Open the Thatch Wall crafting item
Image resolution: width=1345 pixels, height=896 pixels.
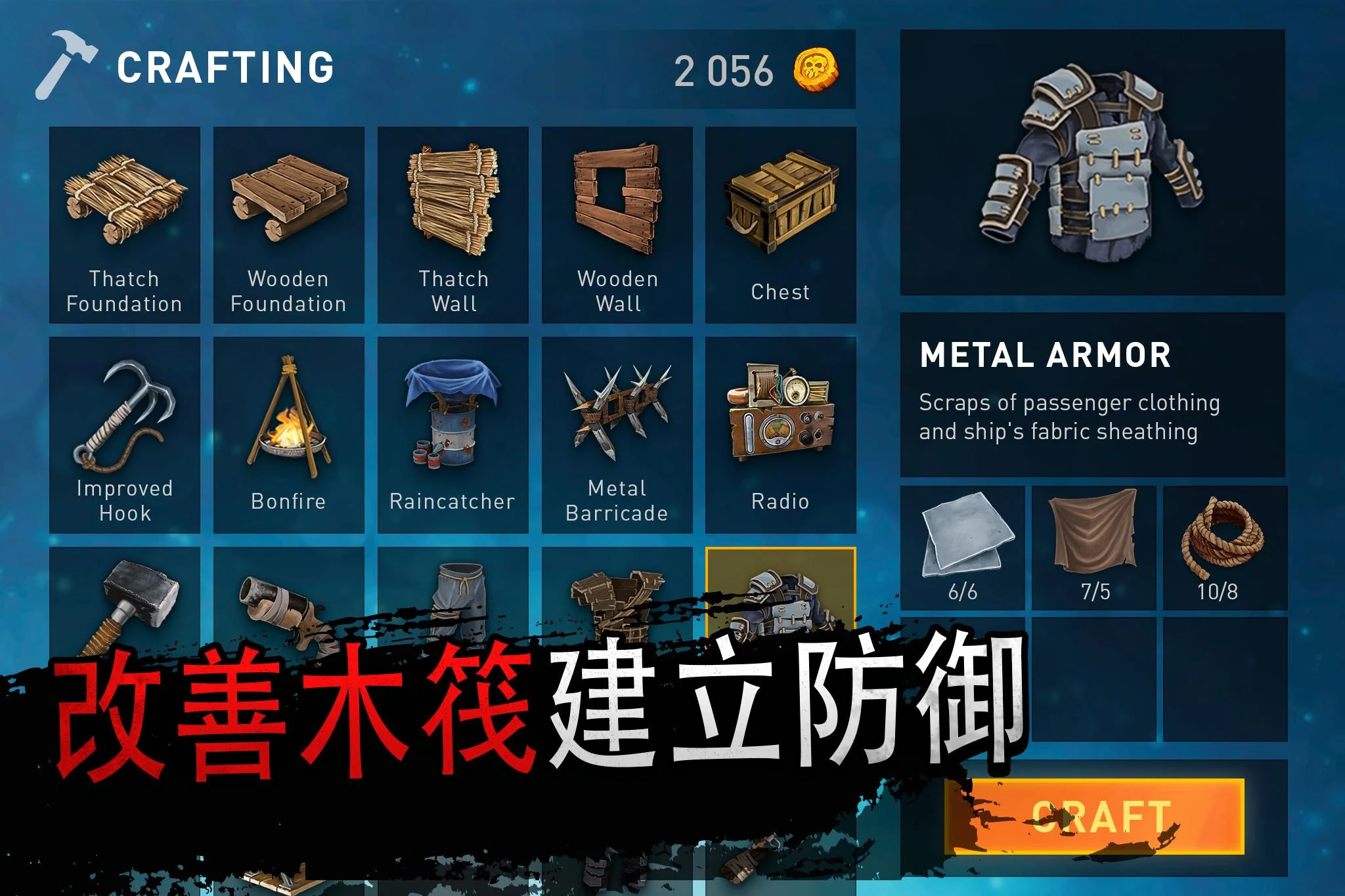click(453, 223)
